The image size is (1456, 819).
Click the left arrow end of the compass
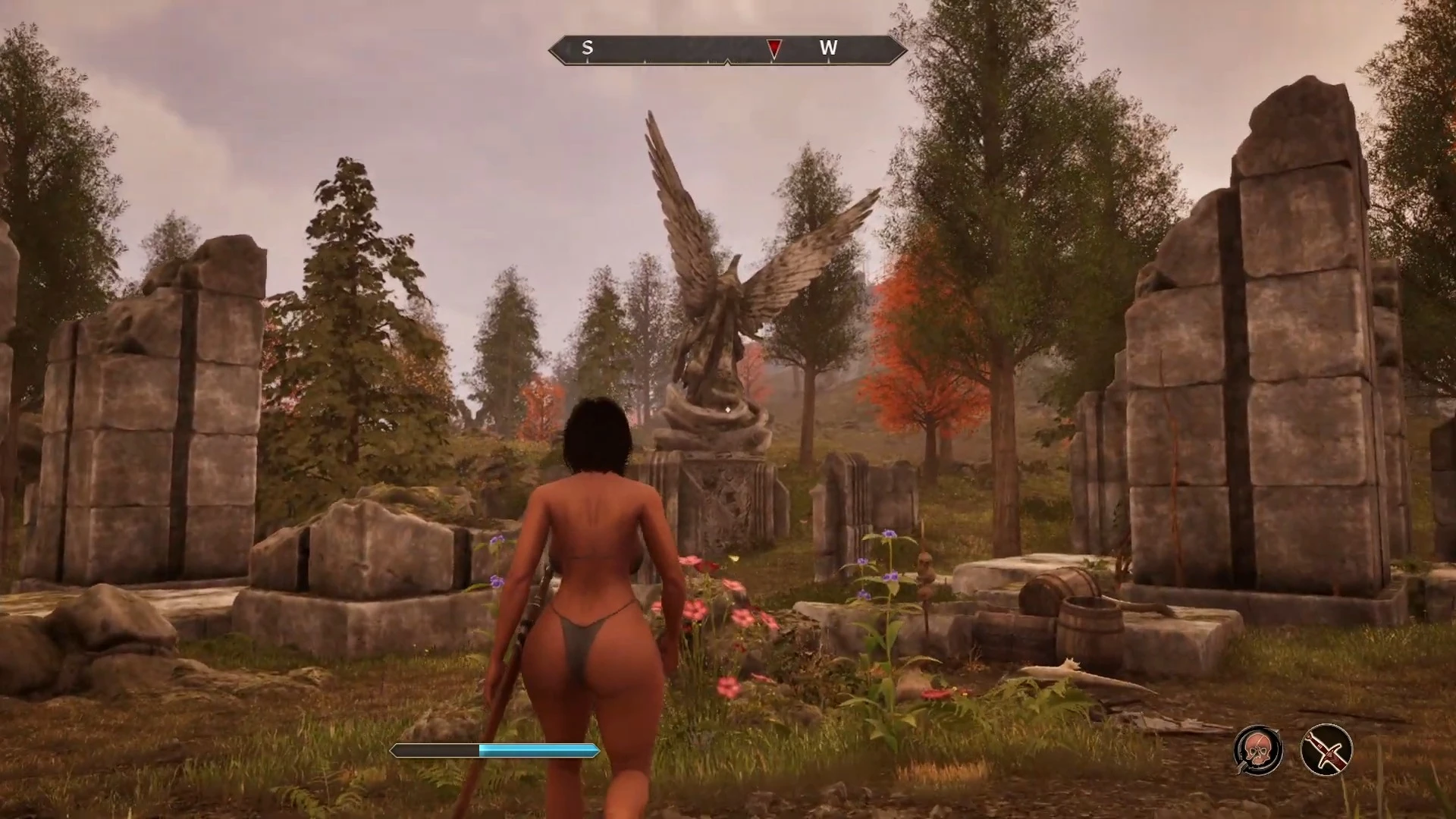556,49
